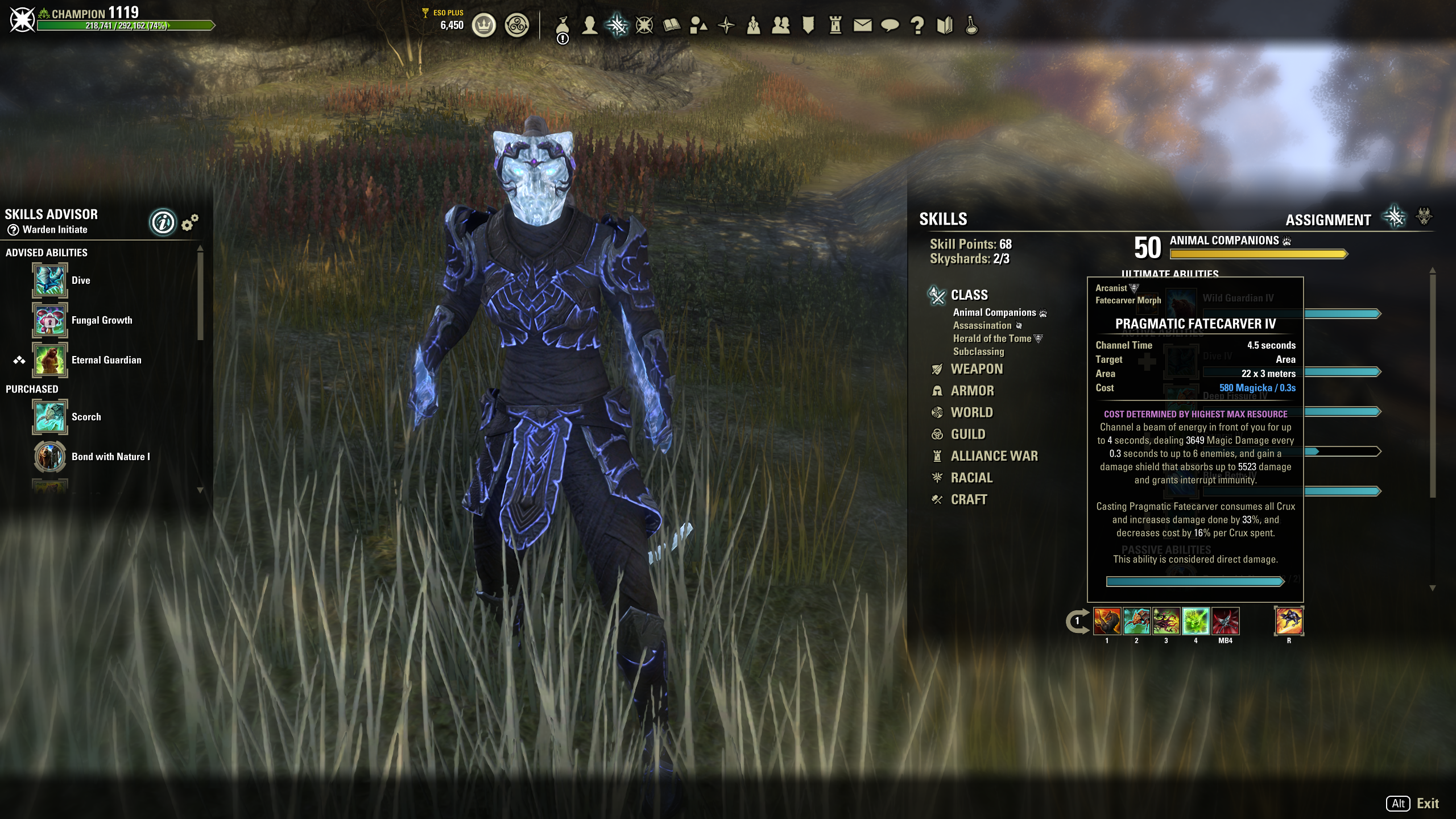Click the Skills Advisor info button
This screenshot has width=1456, height=819.
tap(163, 222)
